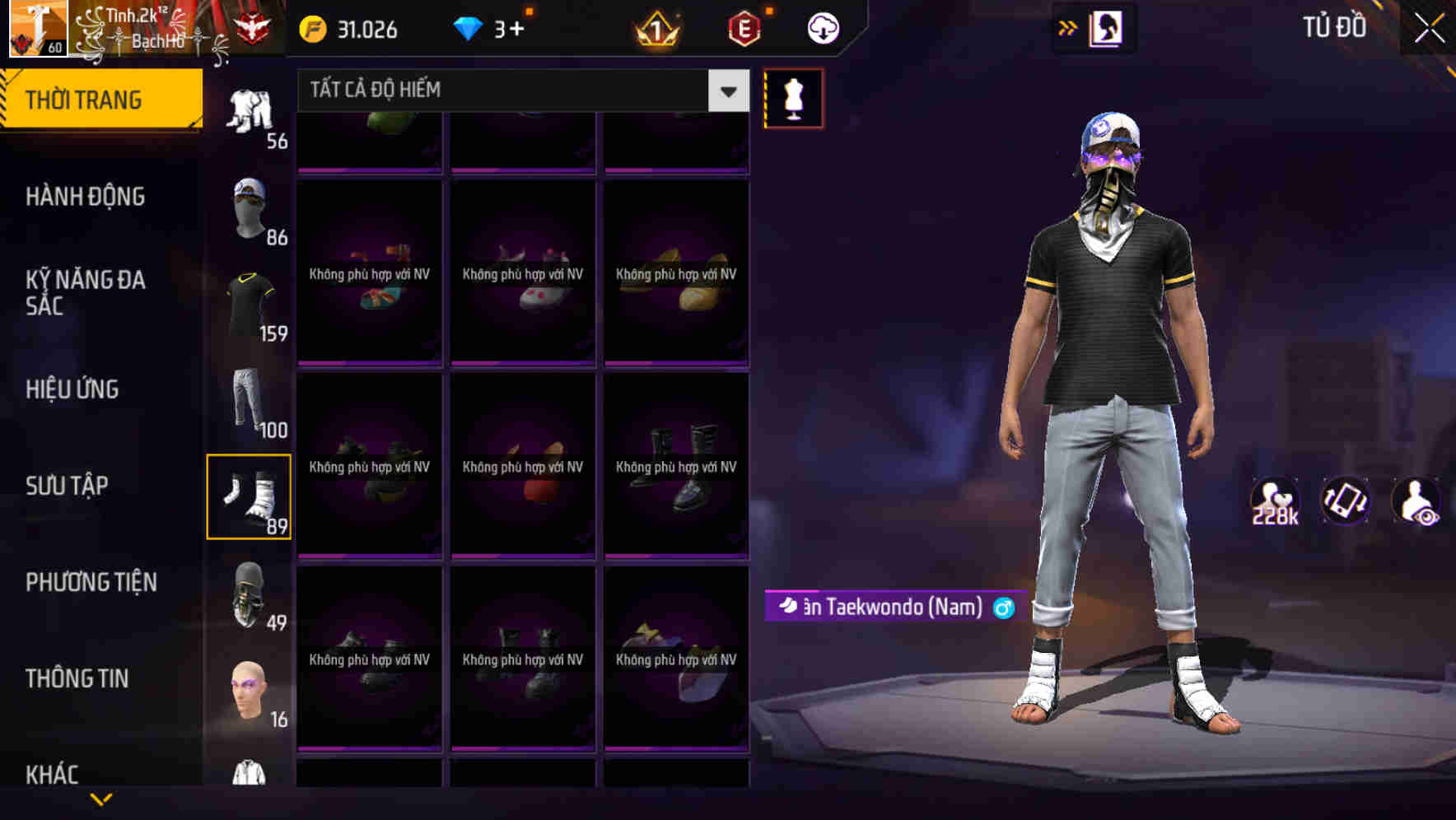Screen dimensions: 1456x820
Task: Collapse the panel using double-arrow toggle
Action: 1068,27
